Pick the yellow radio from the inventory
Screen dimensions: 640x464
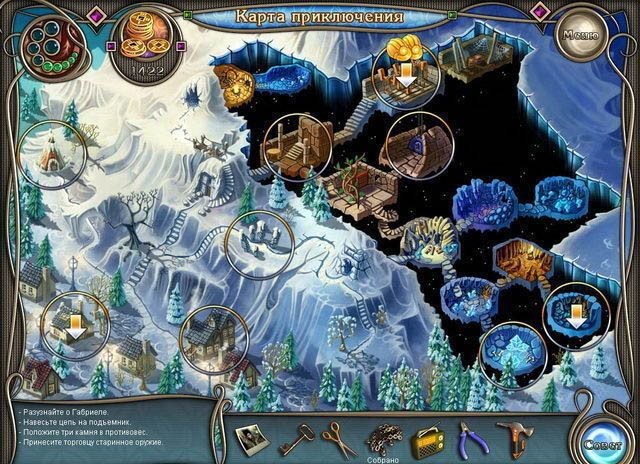tap(427, 436)
